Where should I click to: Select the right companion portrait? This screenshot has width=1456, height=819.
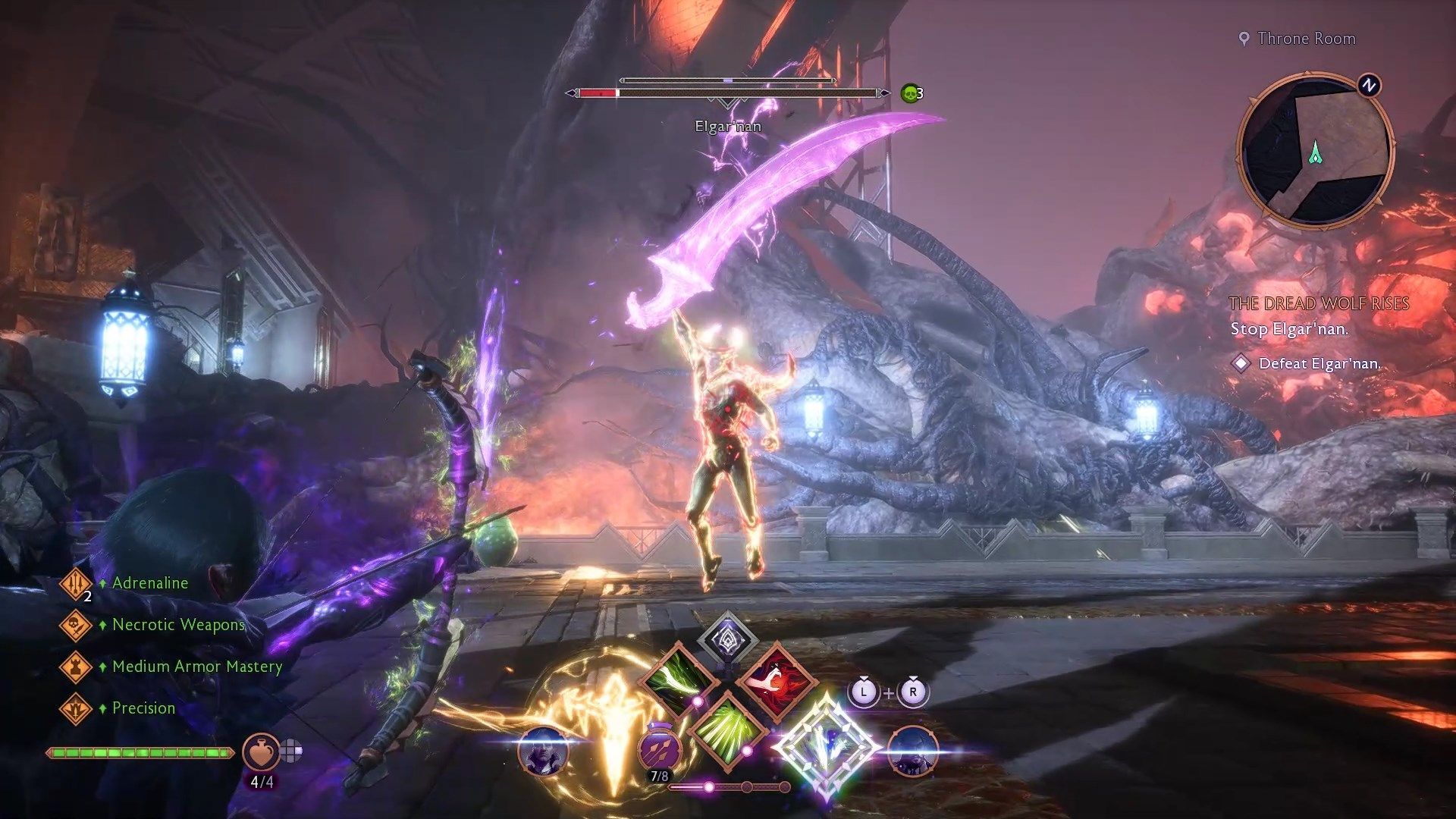[x=912, y=751]
